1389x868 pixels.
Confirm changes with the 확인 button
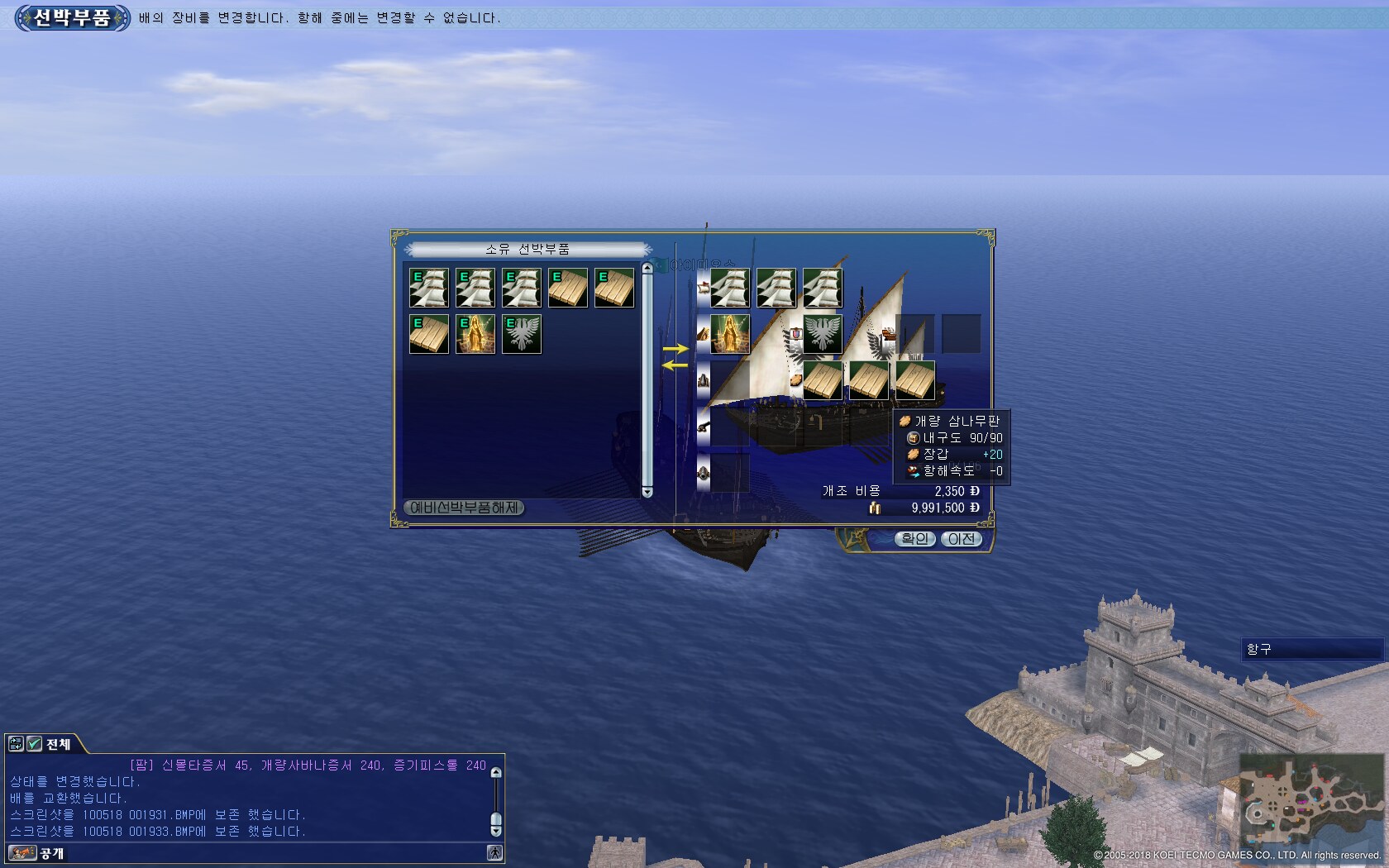(x=914, y=539)
